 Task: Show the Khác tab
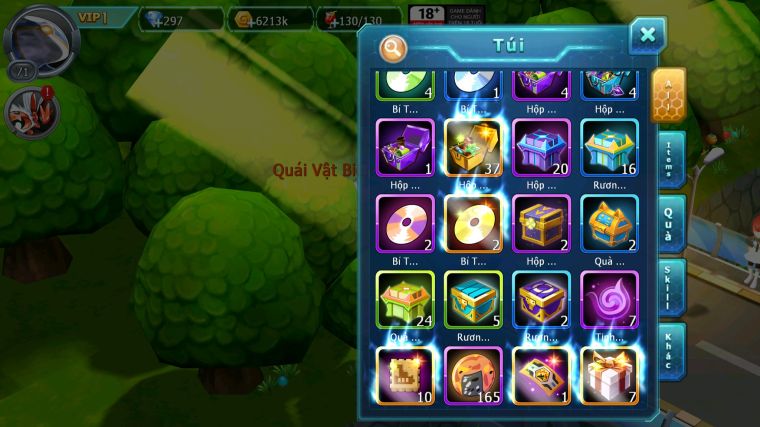[x=670, y=350]
